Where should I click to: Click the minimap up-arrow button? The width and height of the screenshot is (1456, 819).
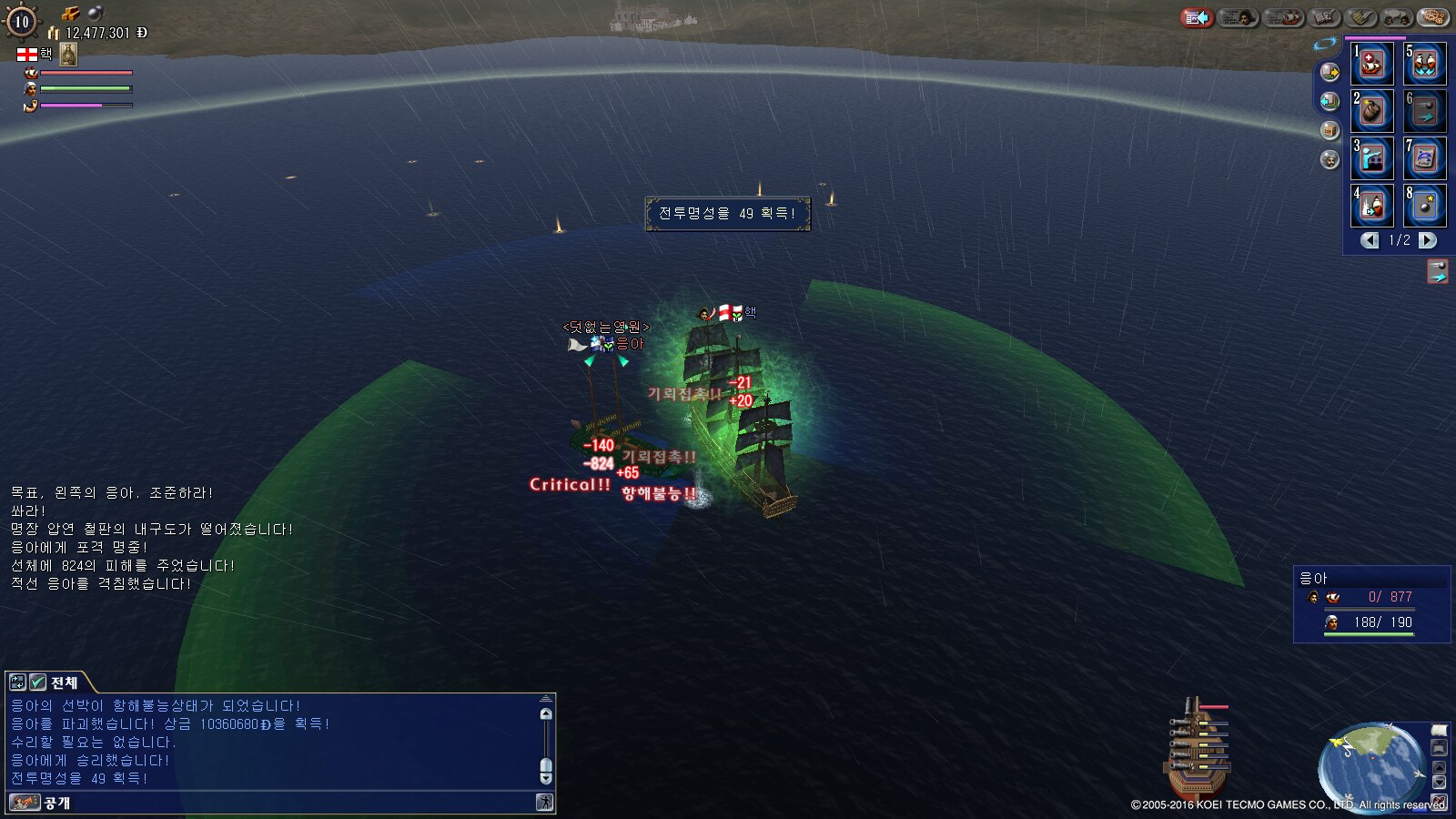(1439, 766)
